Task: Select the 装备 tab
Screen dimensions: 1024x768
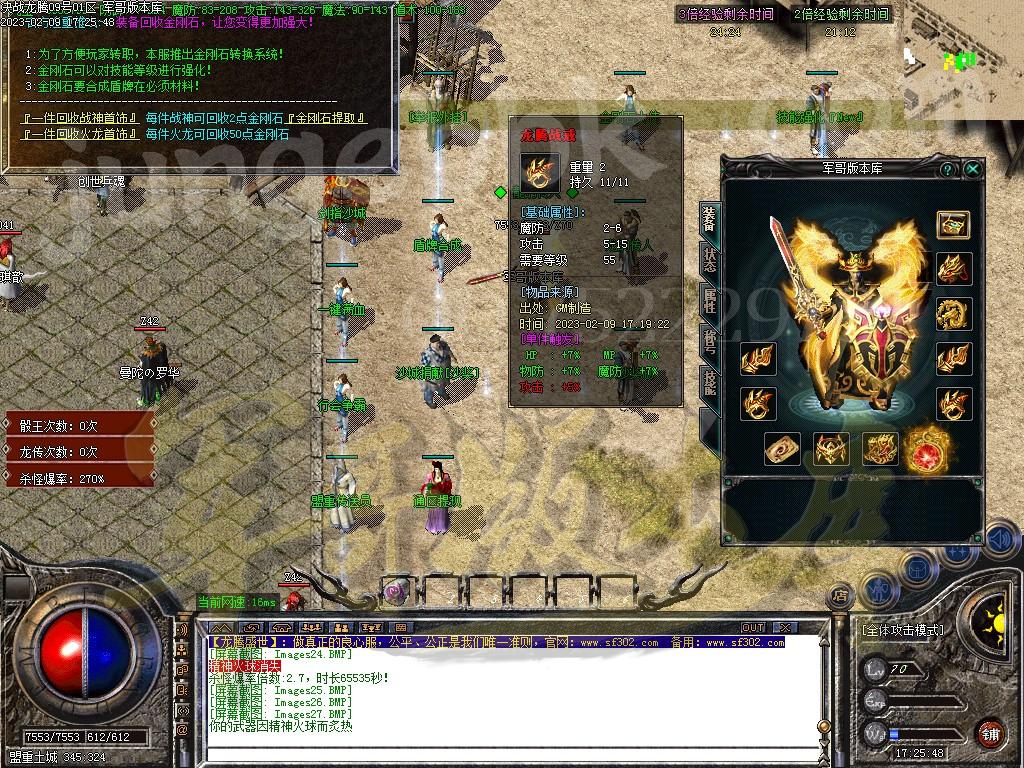Action: [x=709, y=219]
